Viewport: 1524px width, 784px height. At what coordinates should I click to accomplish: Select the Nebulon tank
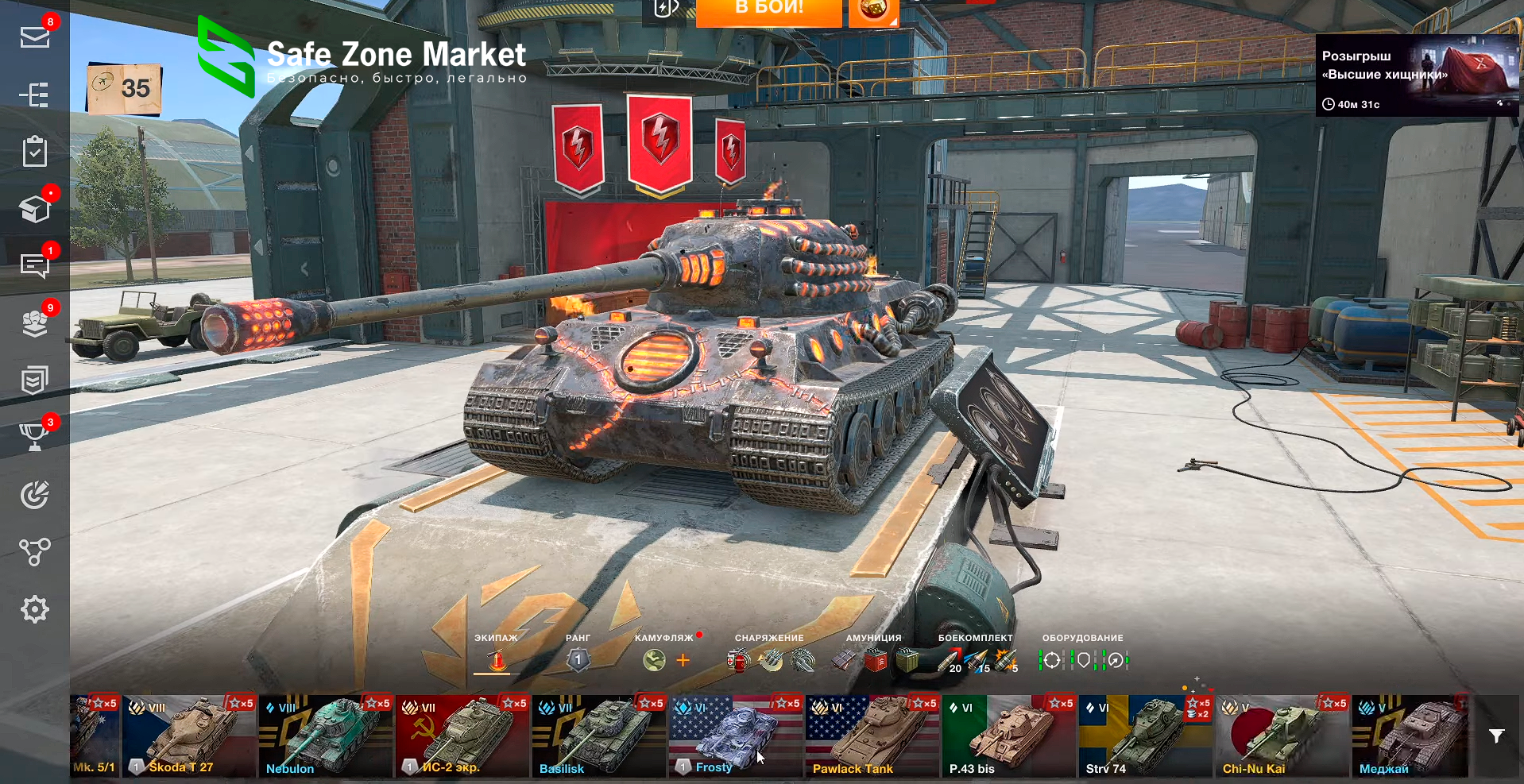(326, 736)
